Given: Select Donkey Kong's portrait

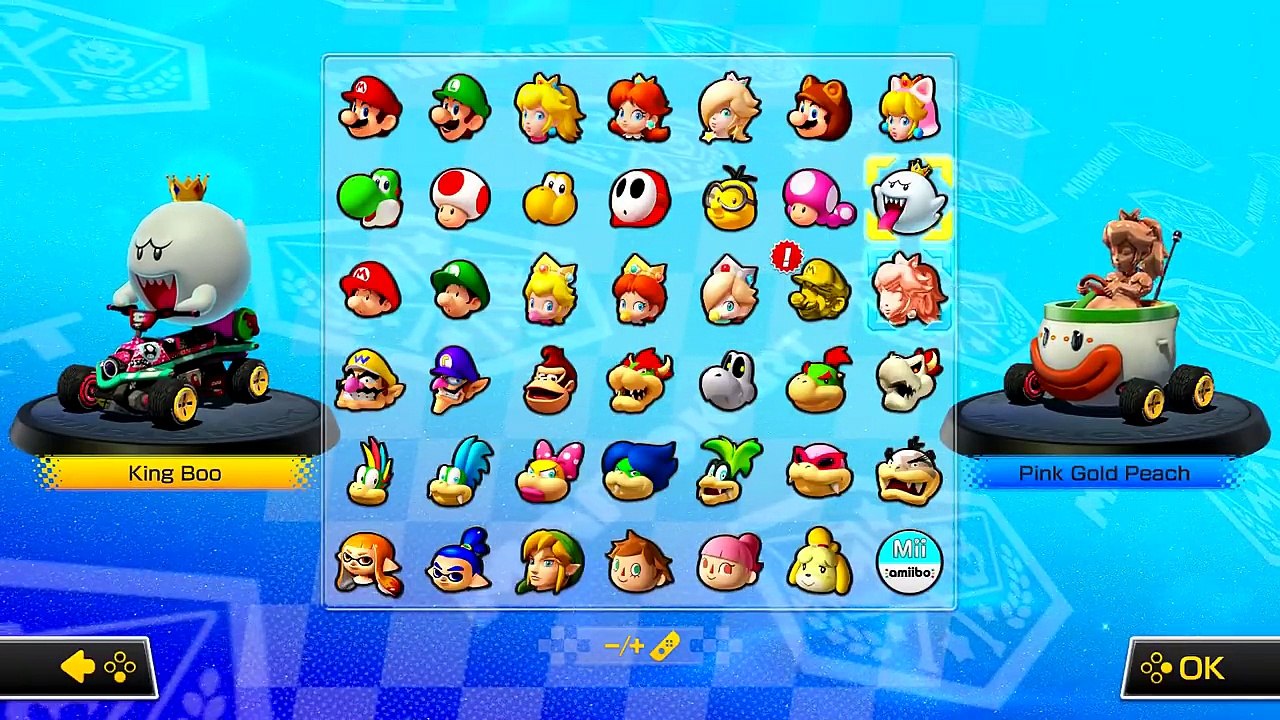Looking at the screenshot, I should (549, 378).
